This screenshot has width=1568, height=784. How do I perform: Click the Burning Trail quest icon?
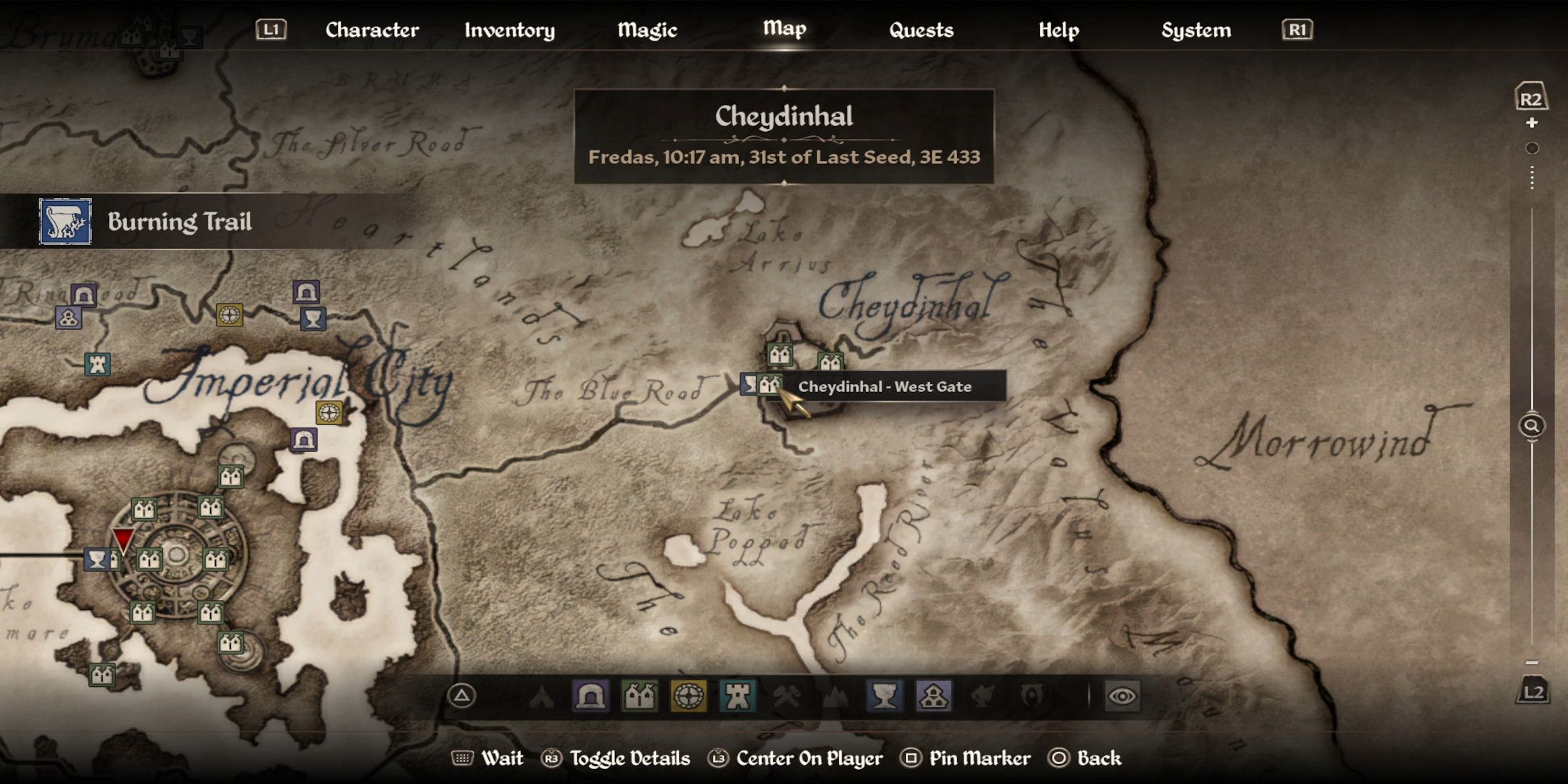click(64, 222)
